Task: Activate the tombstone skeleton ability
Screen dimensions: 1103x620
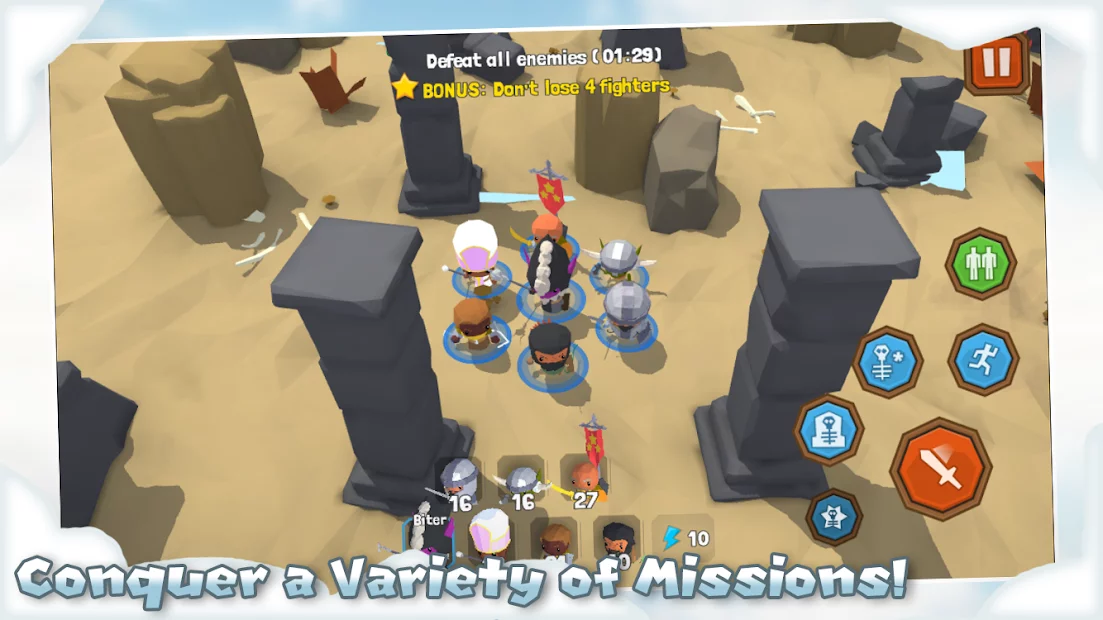Action: (829, 430)
